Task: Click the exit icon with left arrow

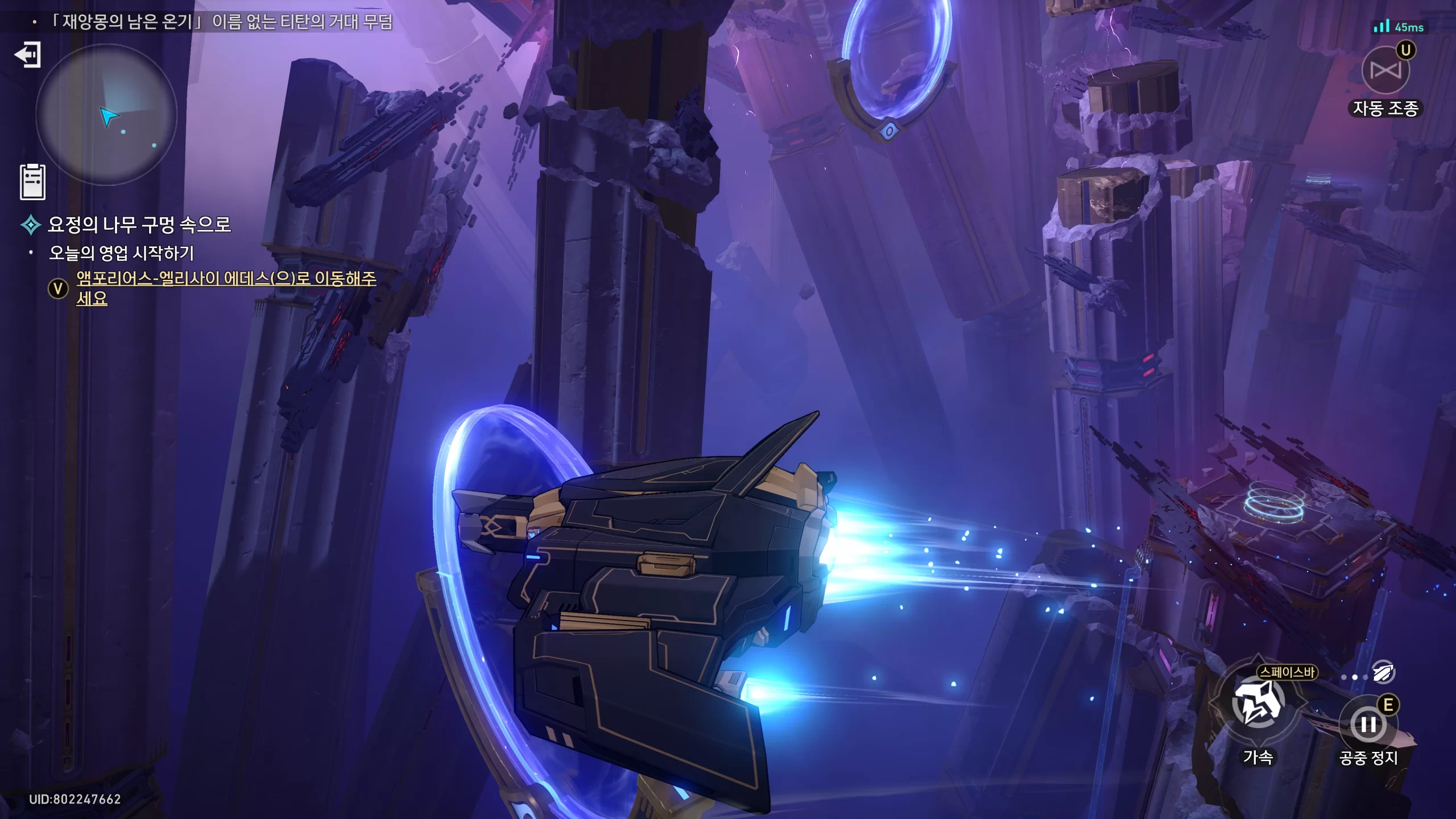Action: click(27, 55)
